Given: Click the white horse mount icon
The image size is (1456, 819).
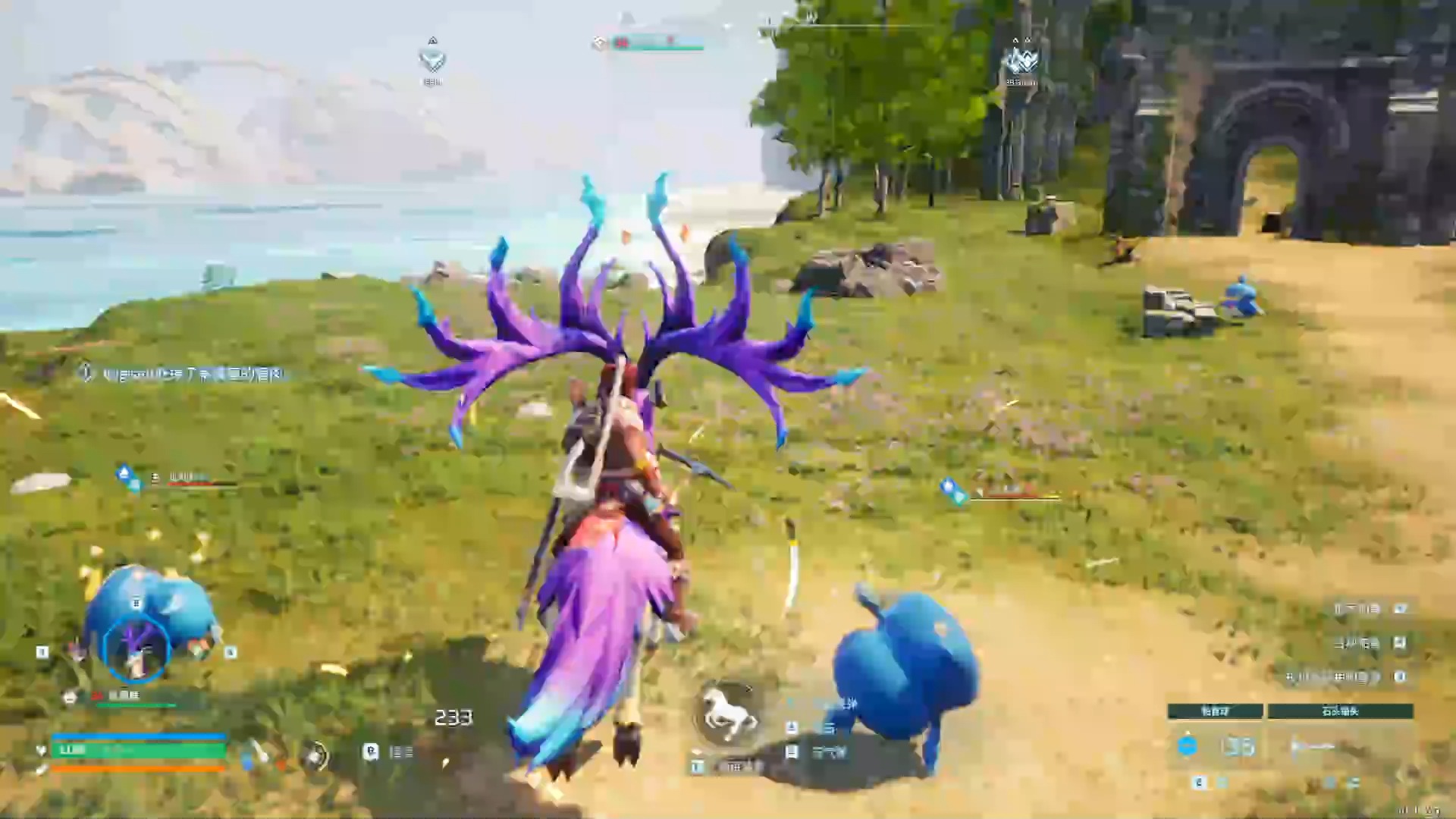Looking at the screenshot, I should coord(726,714).
